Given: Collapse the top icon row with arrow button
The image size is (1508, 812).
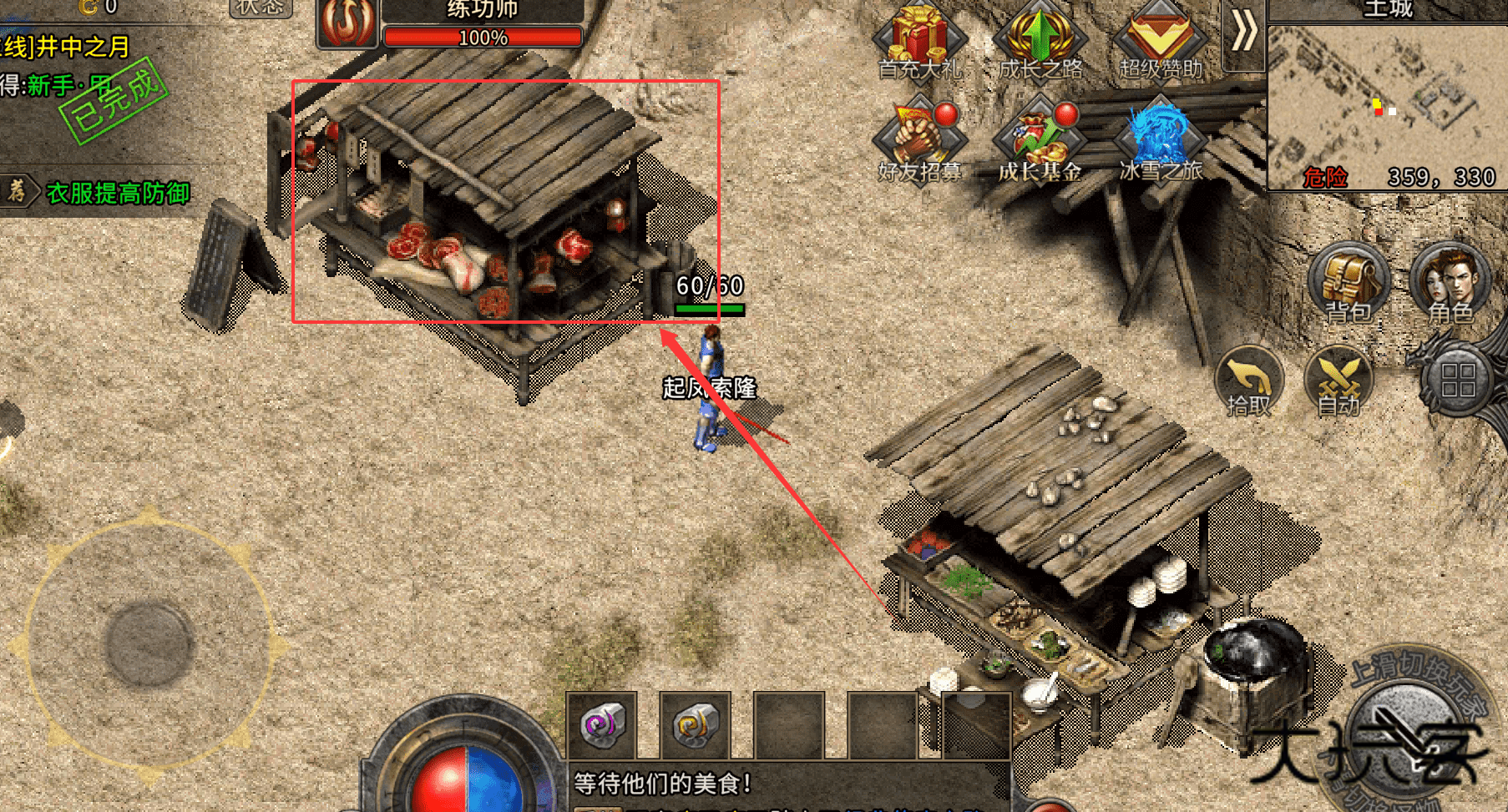Looking at the screenshot, I should (1243, 33).
